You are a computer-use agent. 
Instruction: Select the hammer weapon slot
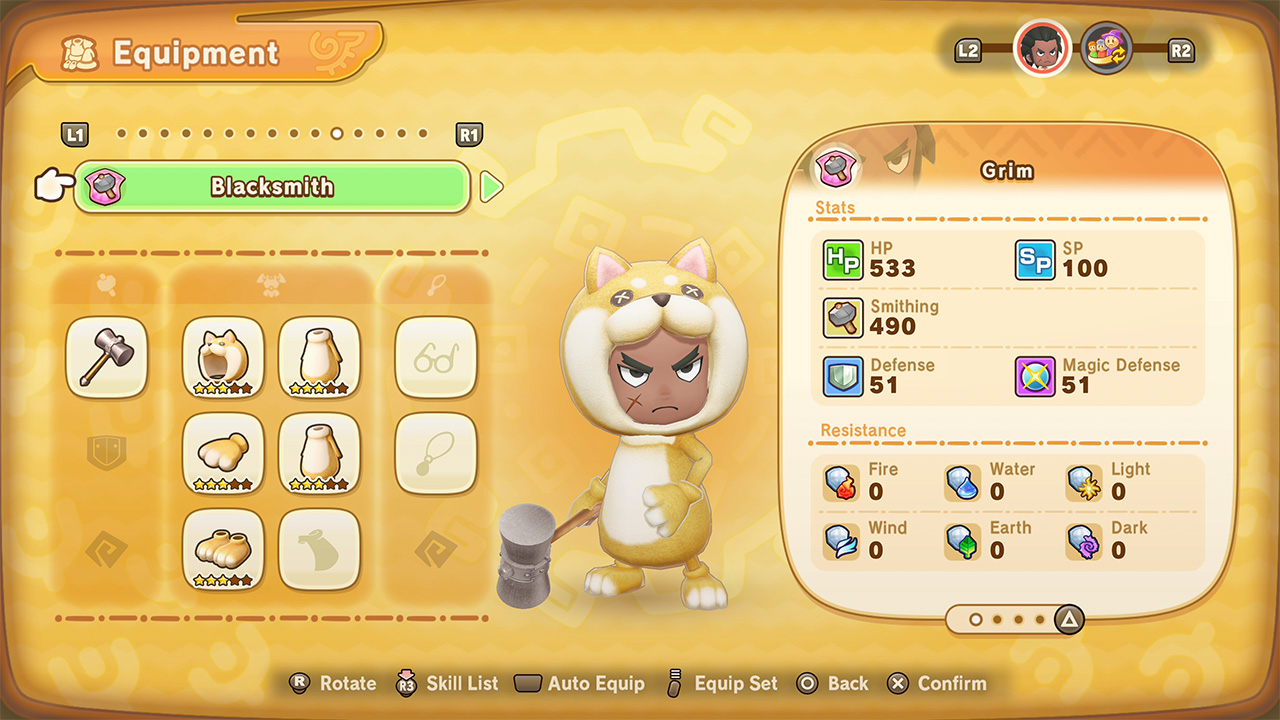pyautogui.click(x=107, y=357)
